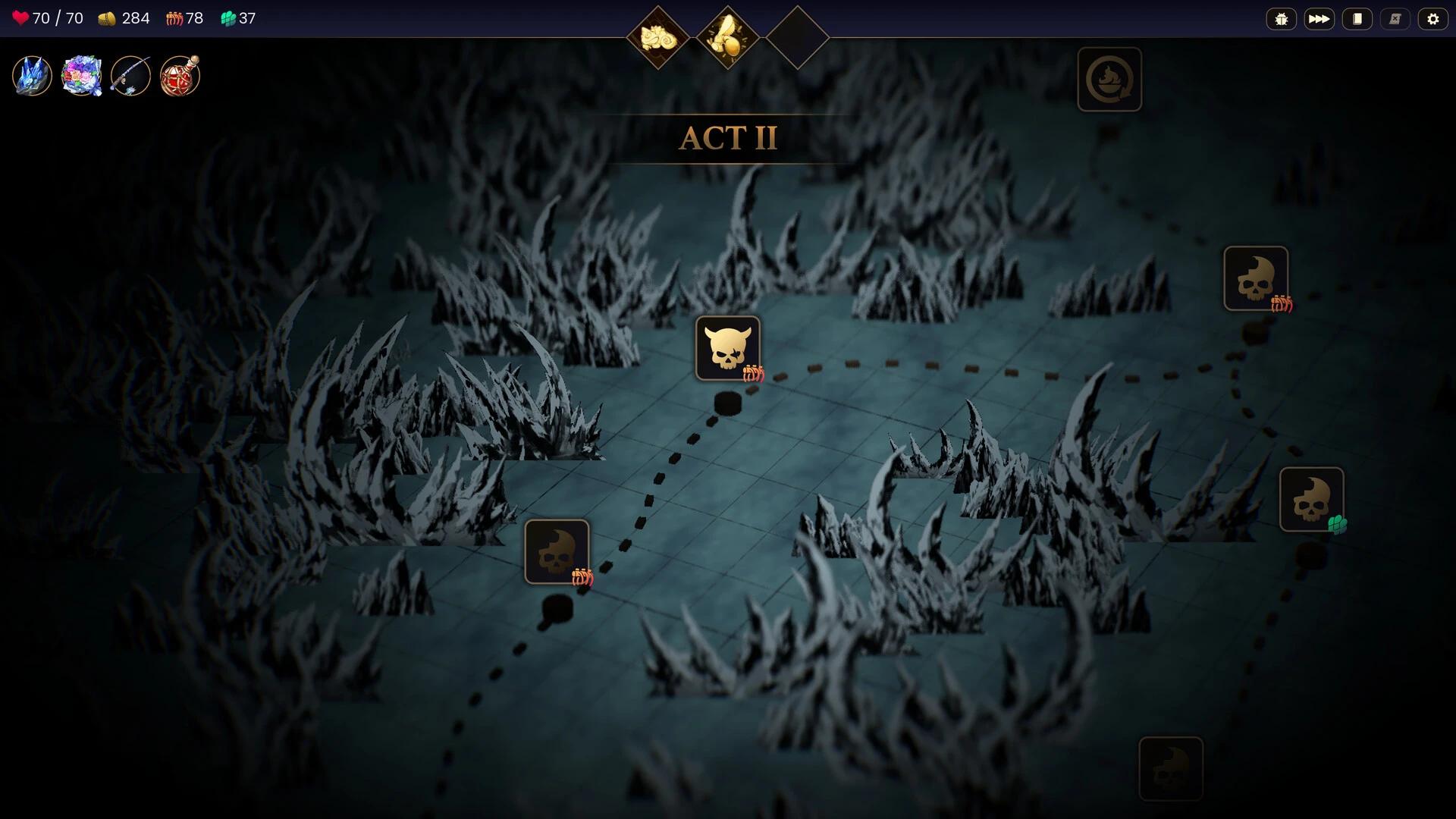Toggle fast-forward game speed
Viewport: 1456px width, 819px height.
1319,18
